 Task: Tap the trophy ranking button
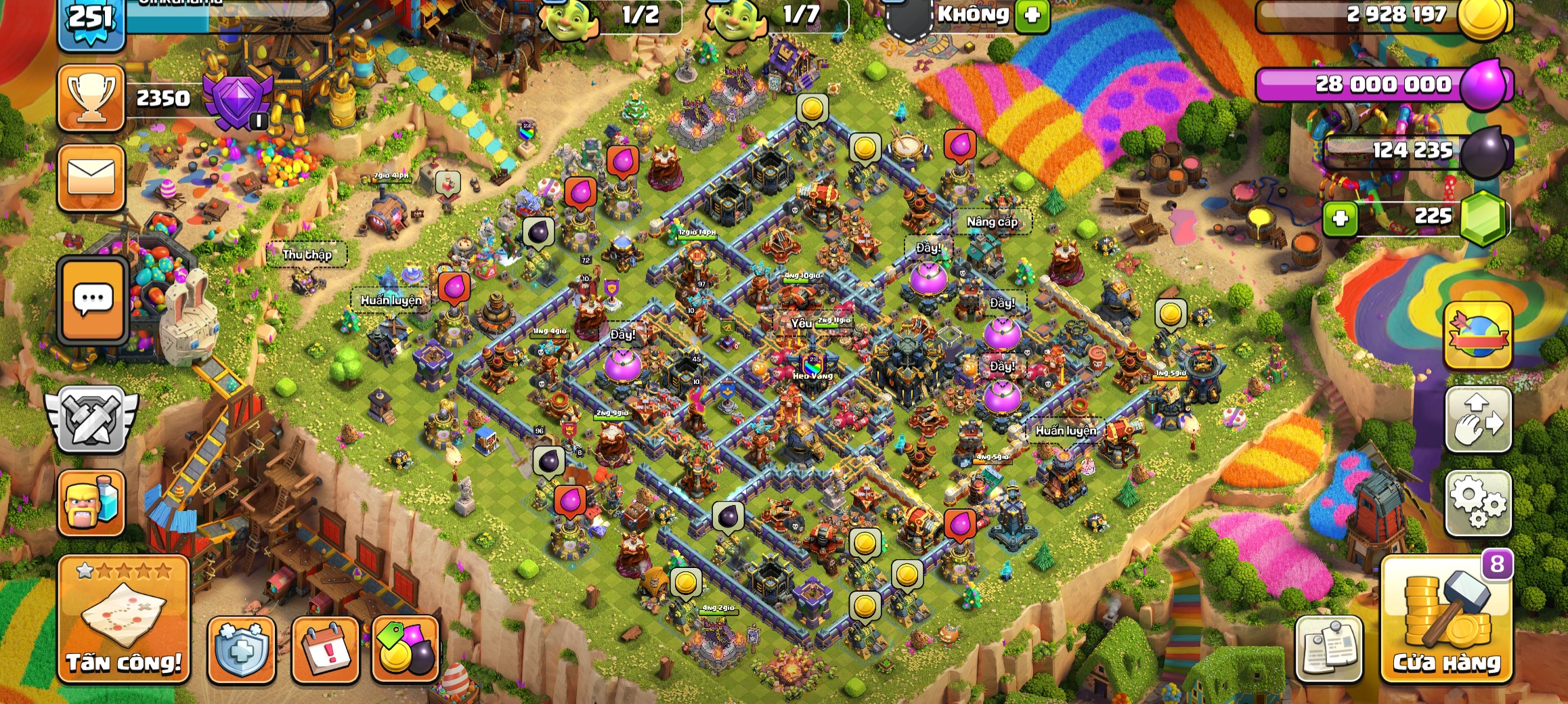pyautogui.click(x=91, y=98)
